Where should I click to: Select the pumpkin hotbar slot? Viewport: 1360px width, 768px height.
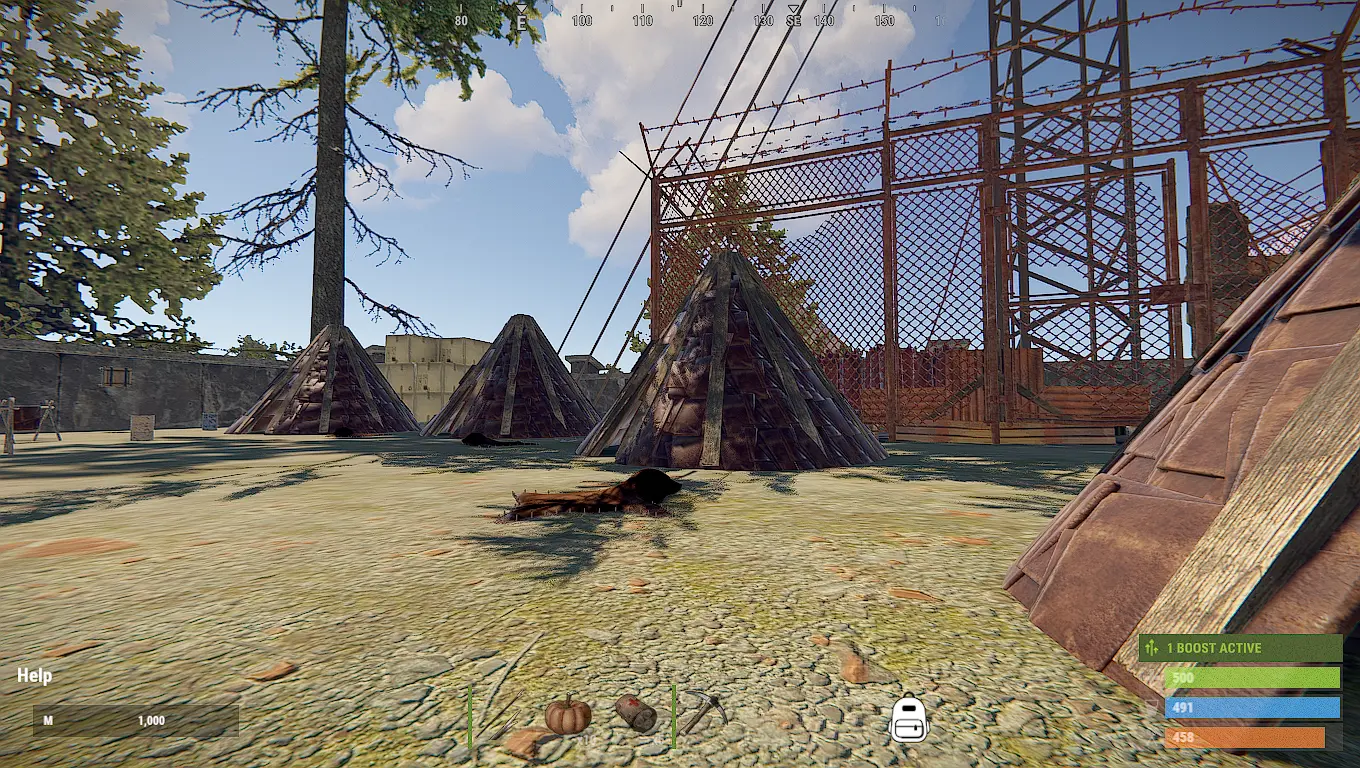tap(567, 716)
